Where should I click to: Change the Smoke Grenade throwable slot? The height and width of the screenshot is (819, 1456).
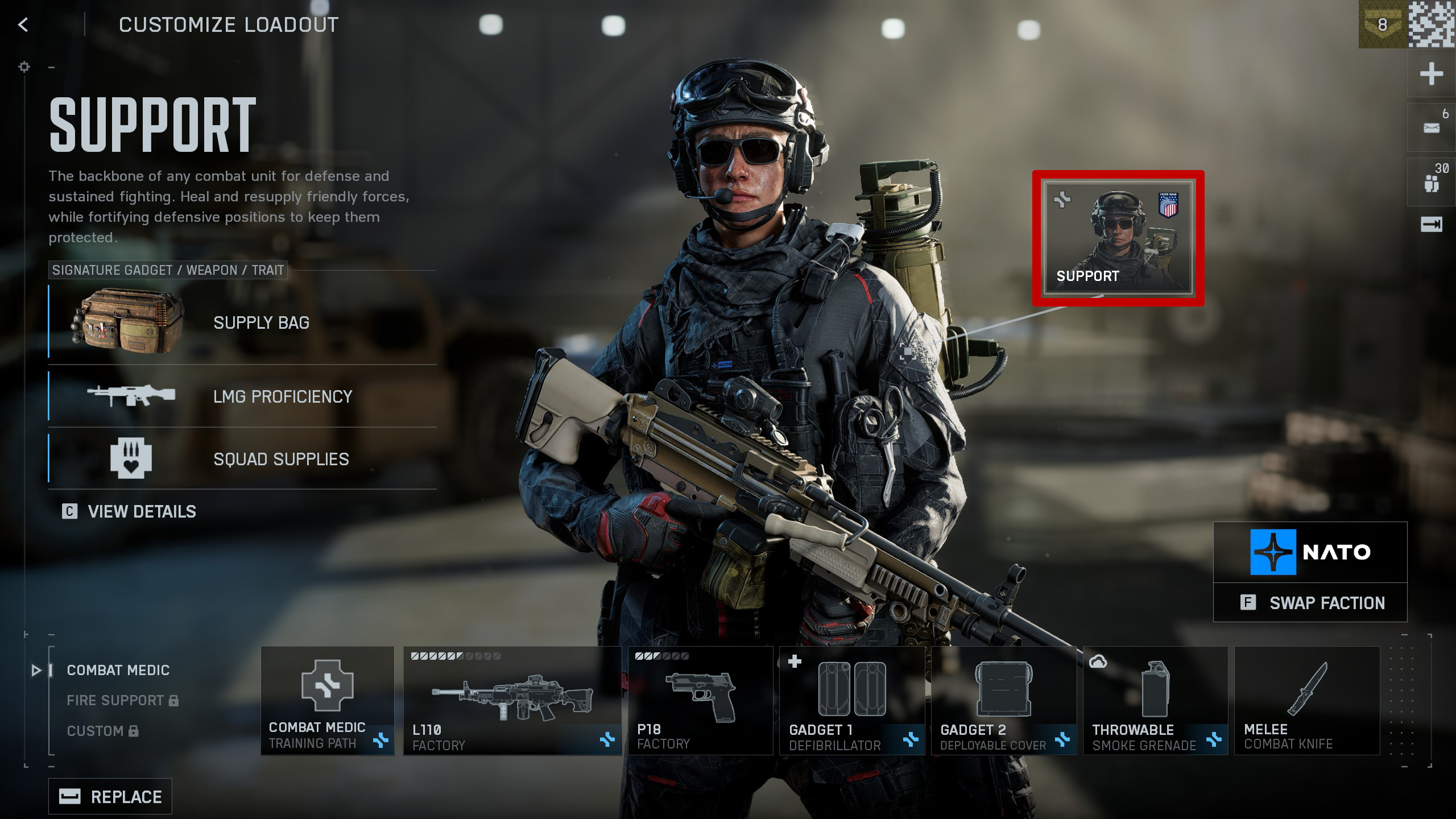point(1155,701)
